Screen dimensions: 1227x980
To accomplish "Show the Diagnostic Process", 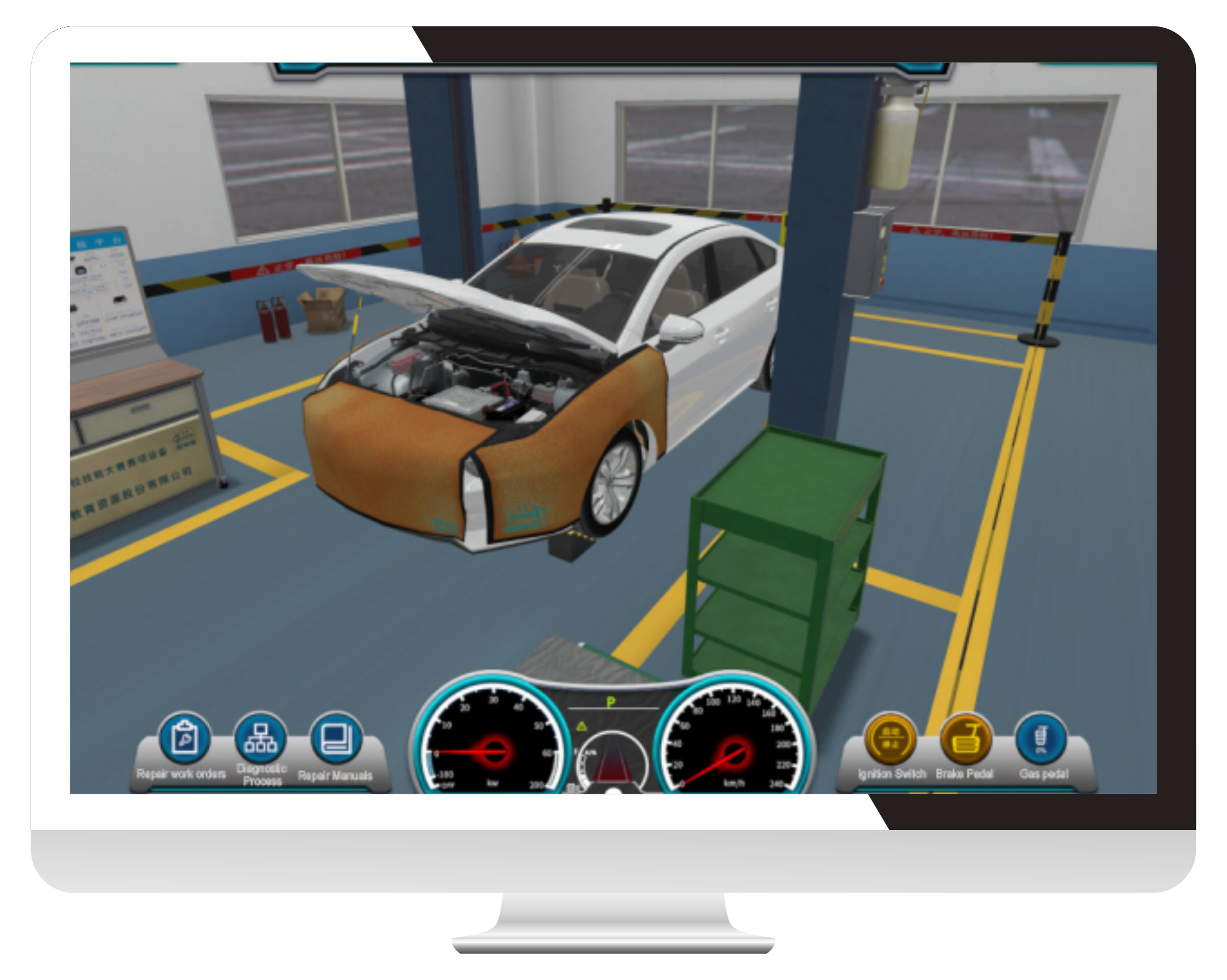I will point(261,739).
